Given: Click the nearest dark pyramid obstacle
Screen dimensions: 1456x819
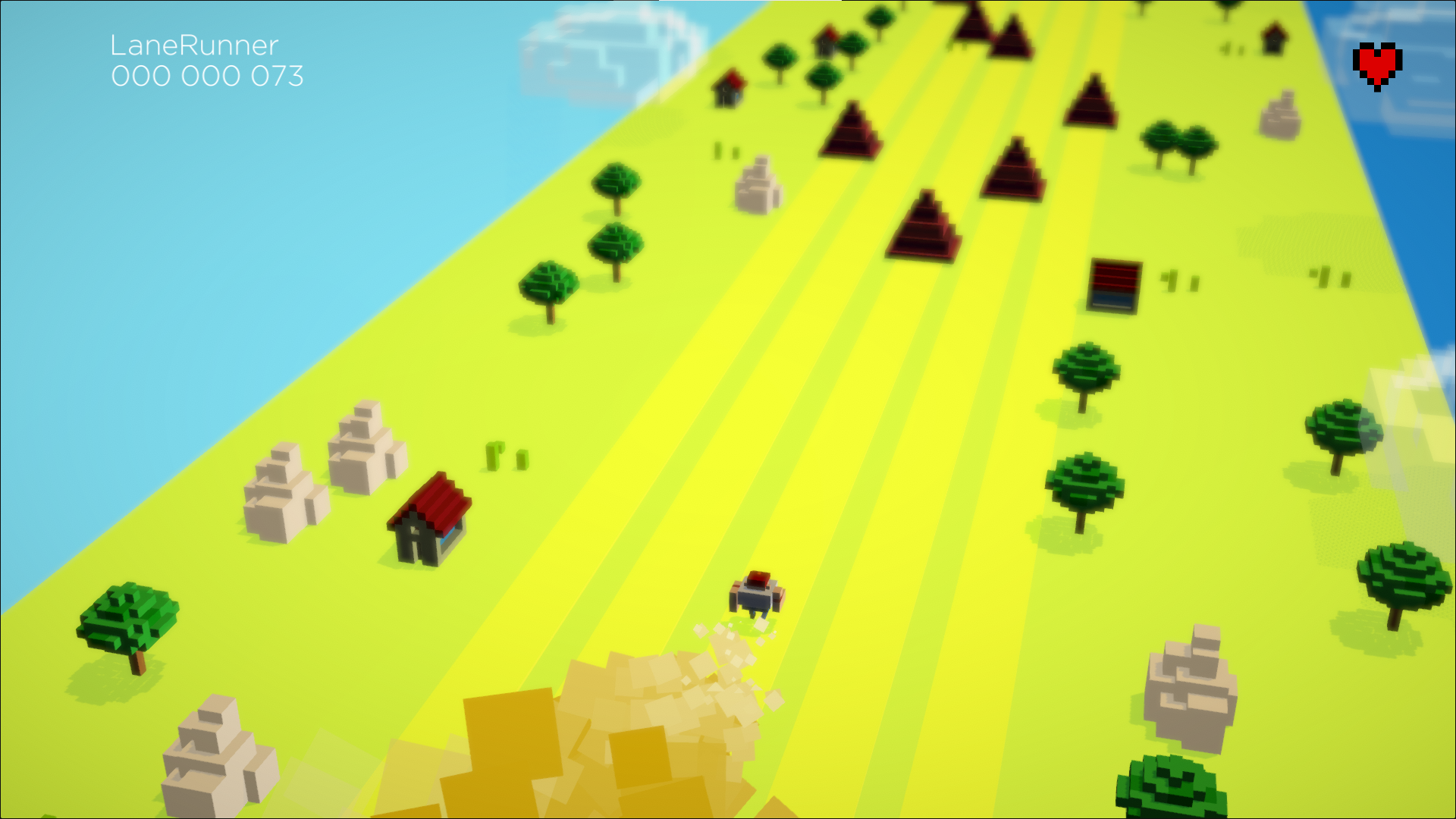Looking at the screenshot, I should click(x=922, y=227).
